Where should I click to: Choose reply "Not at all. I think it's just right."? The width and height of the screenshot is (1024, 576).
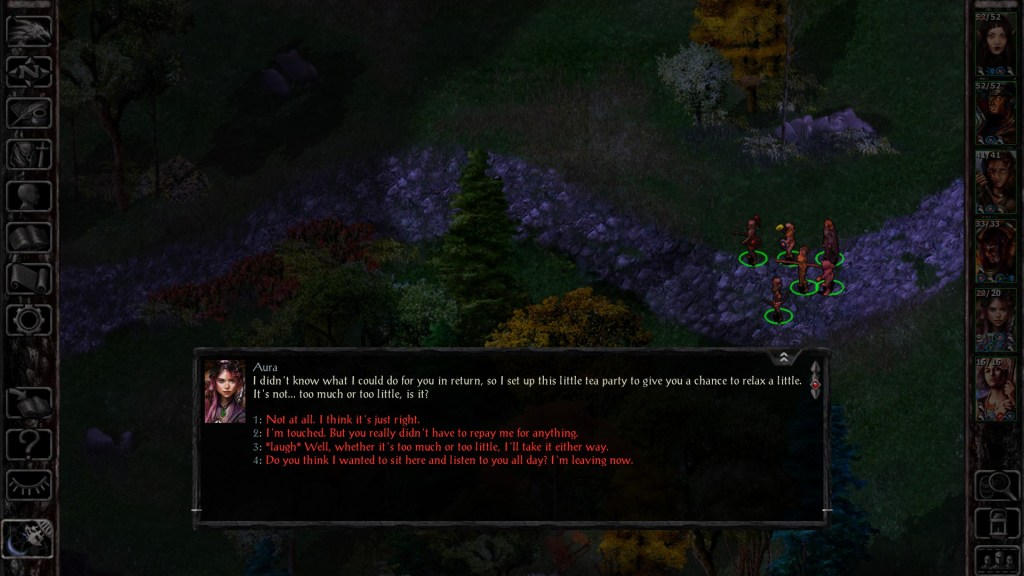click(x=343, y=419)
